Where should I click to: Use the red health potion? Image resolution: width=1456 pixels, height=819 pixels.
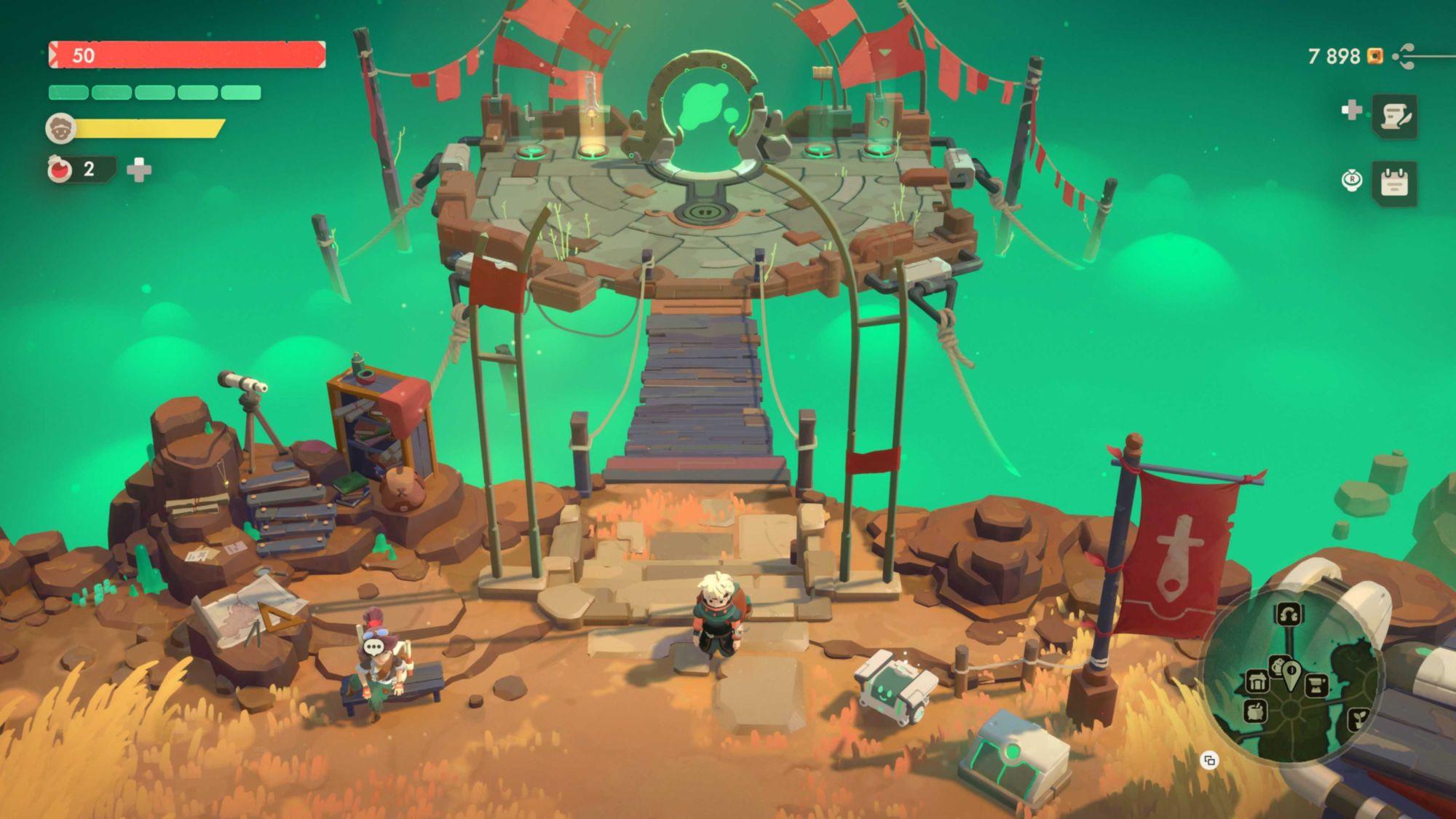point(60,170)
